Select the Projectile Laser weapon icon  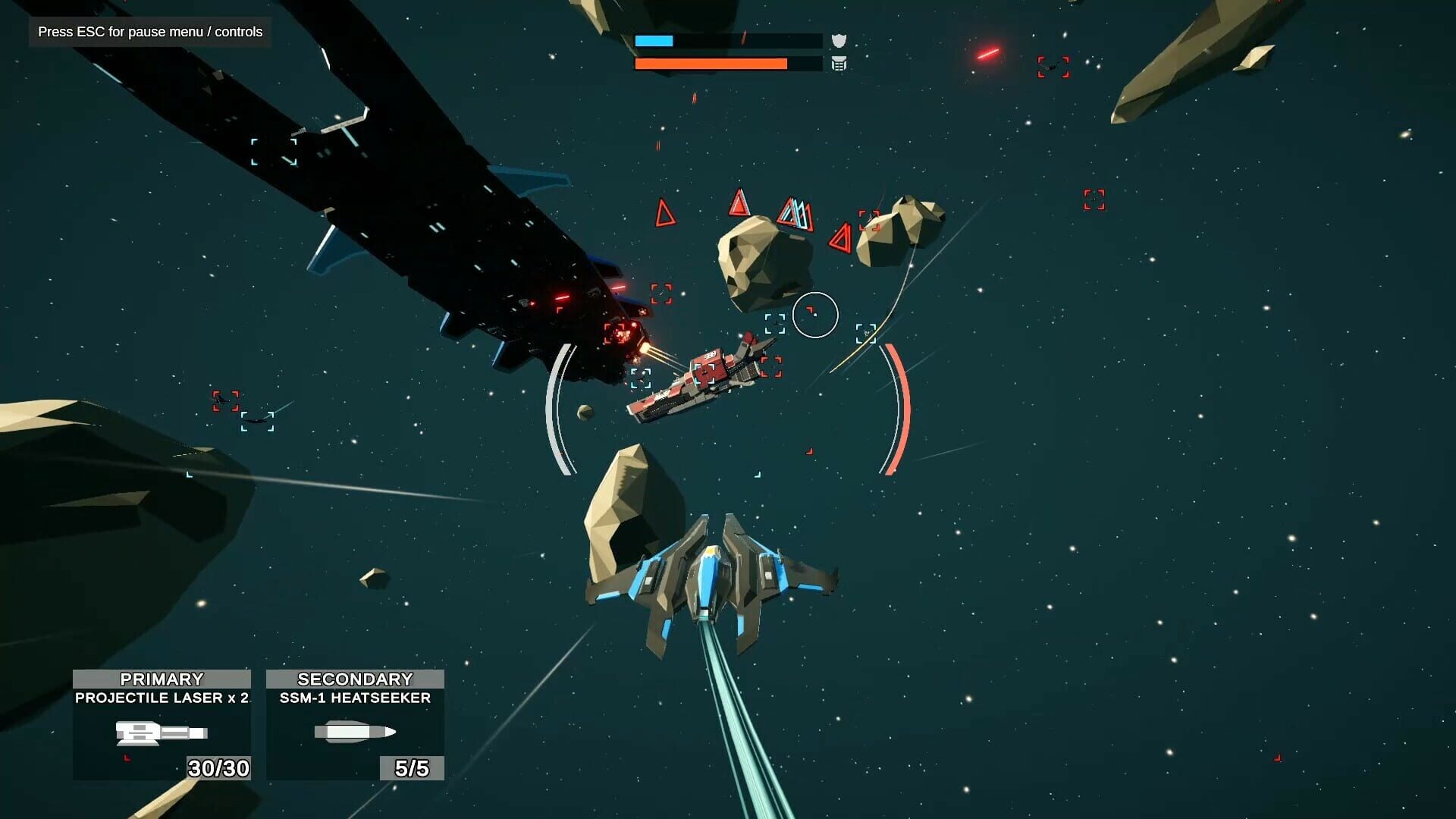tap(162, 733)
